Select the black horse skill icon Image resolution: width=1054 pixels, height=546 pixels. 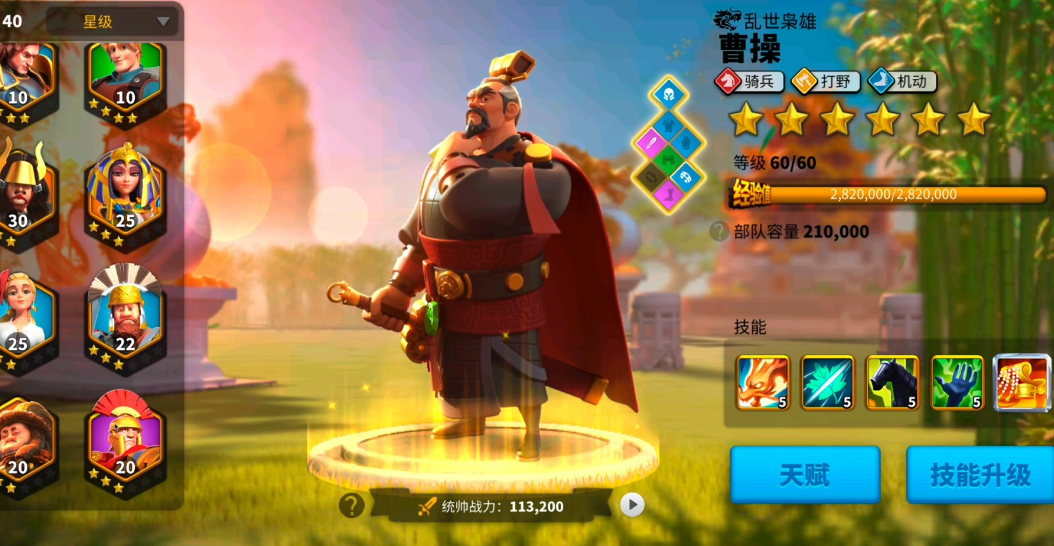tap(892, 382)
